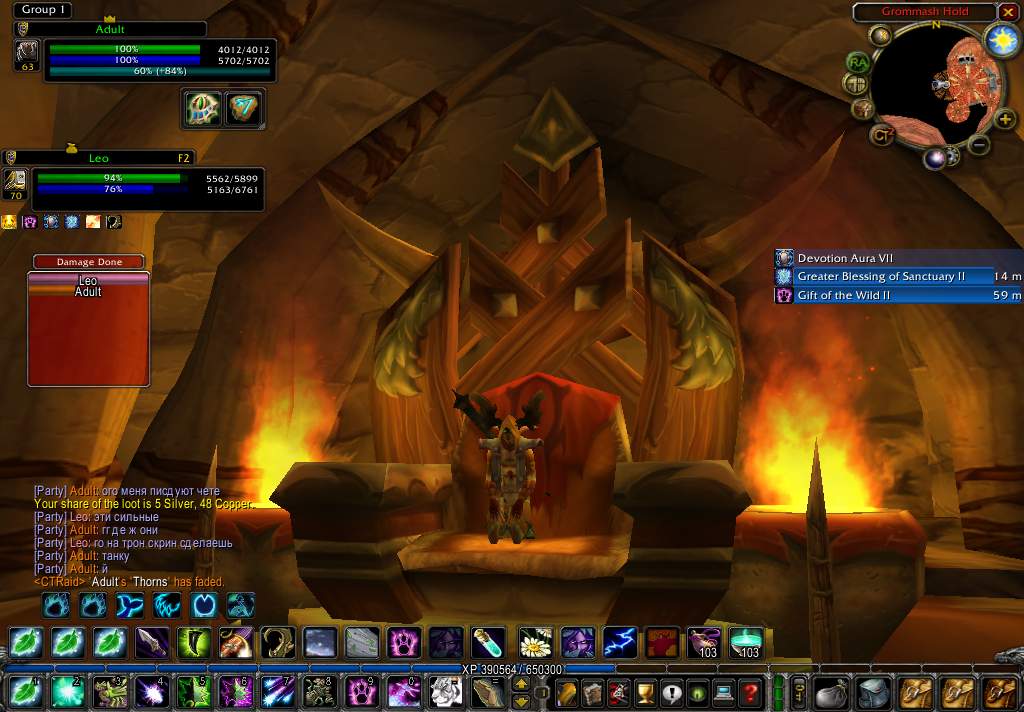Click the green RA raid assist button
The image size is (1024, 712).
coord(857,62)
